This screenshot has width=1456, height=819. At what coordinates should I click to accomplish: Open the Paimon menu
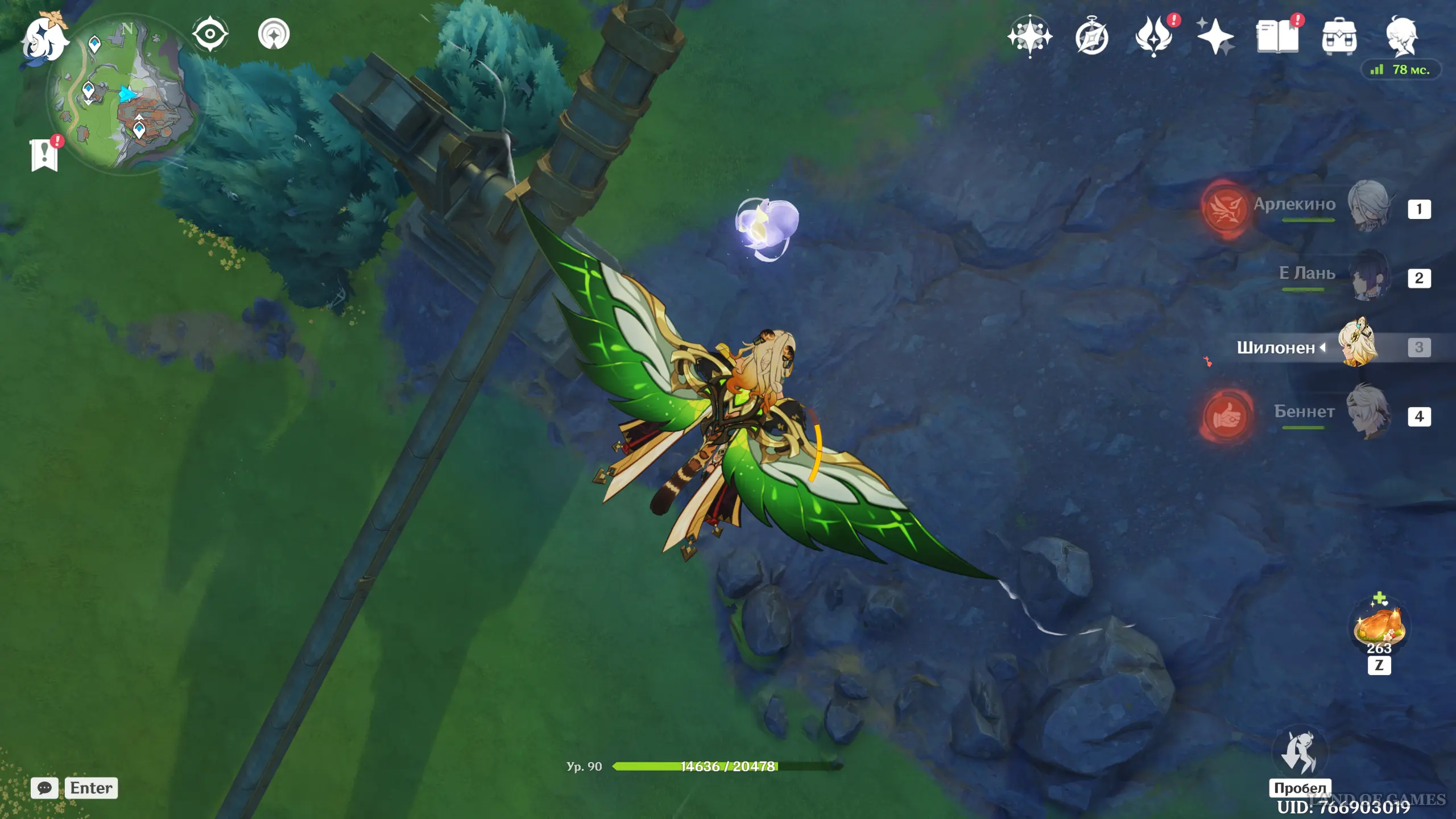tap(44, 39)
